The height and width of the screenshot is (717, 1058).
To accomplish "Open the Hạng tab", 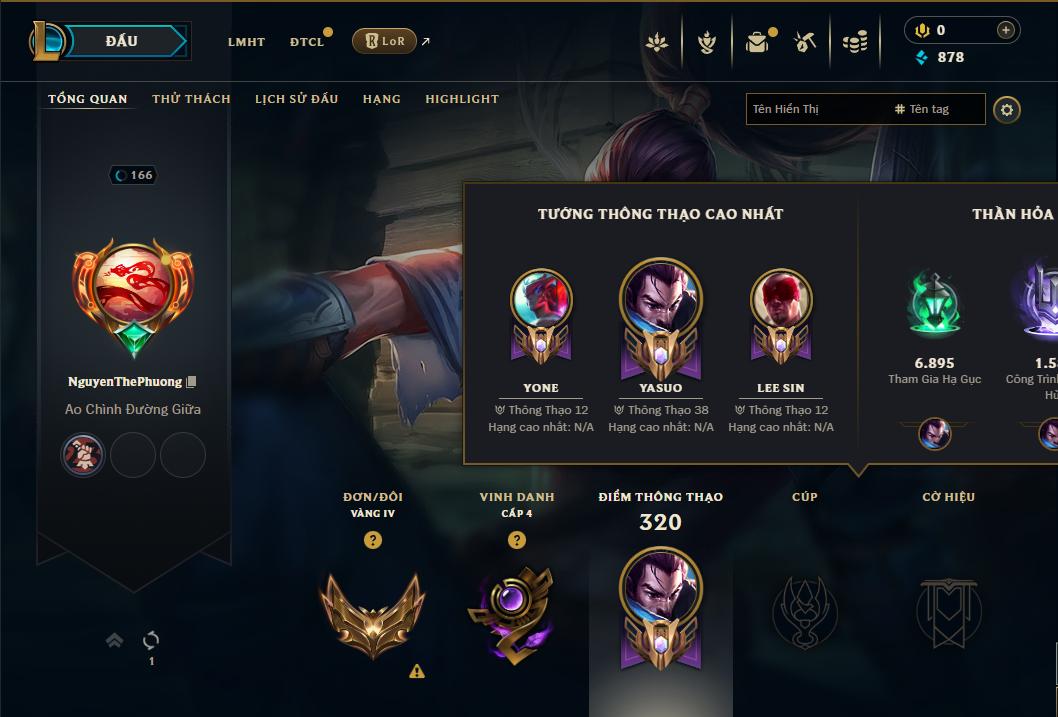I will click(382, 99).
